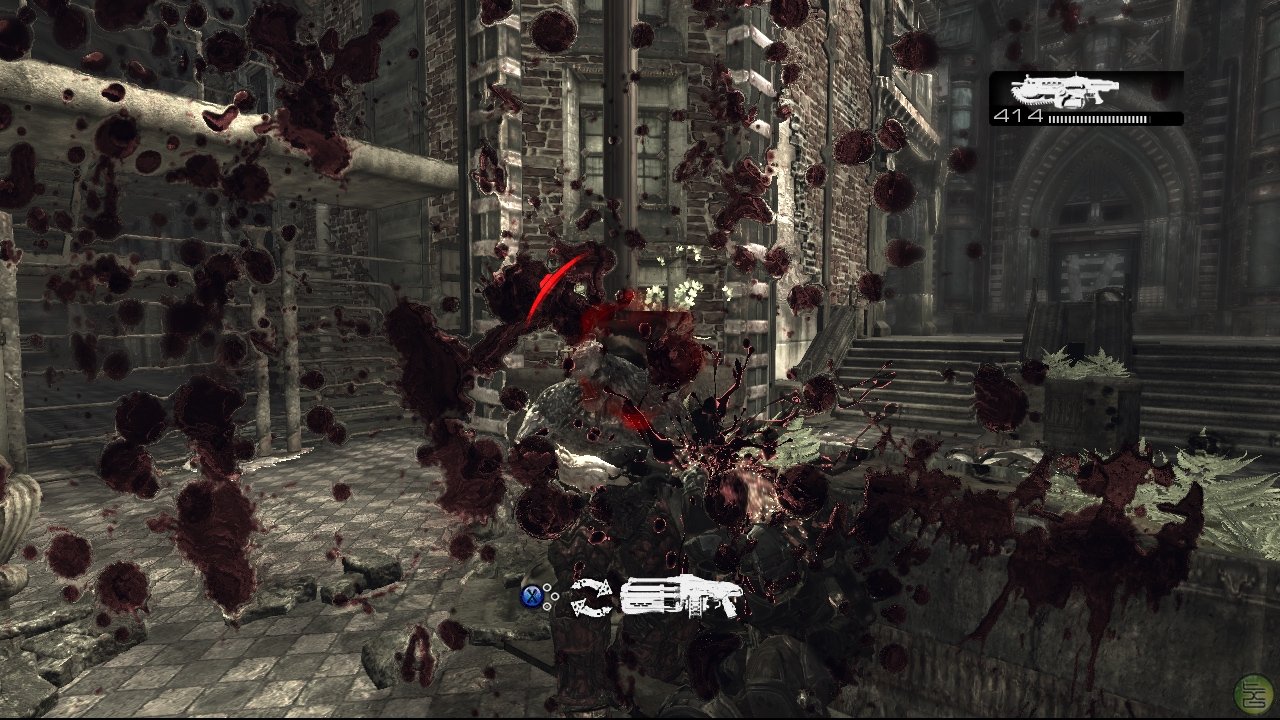Click the circular swap arrows icon
The height and width of the screenshot is (720, 1280).
click(x=591, y=598)
